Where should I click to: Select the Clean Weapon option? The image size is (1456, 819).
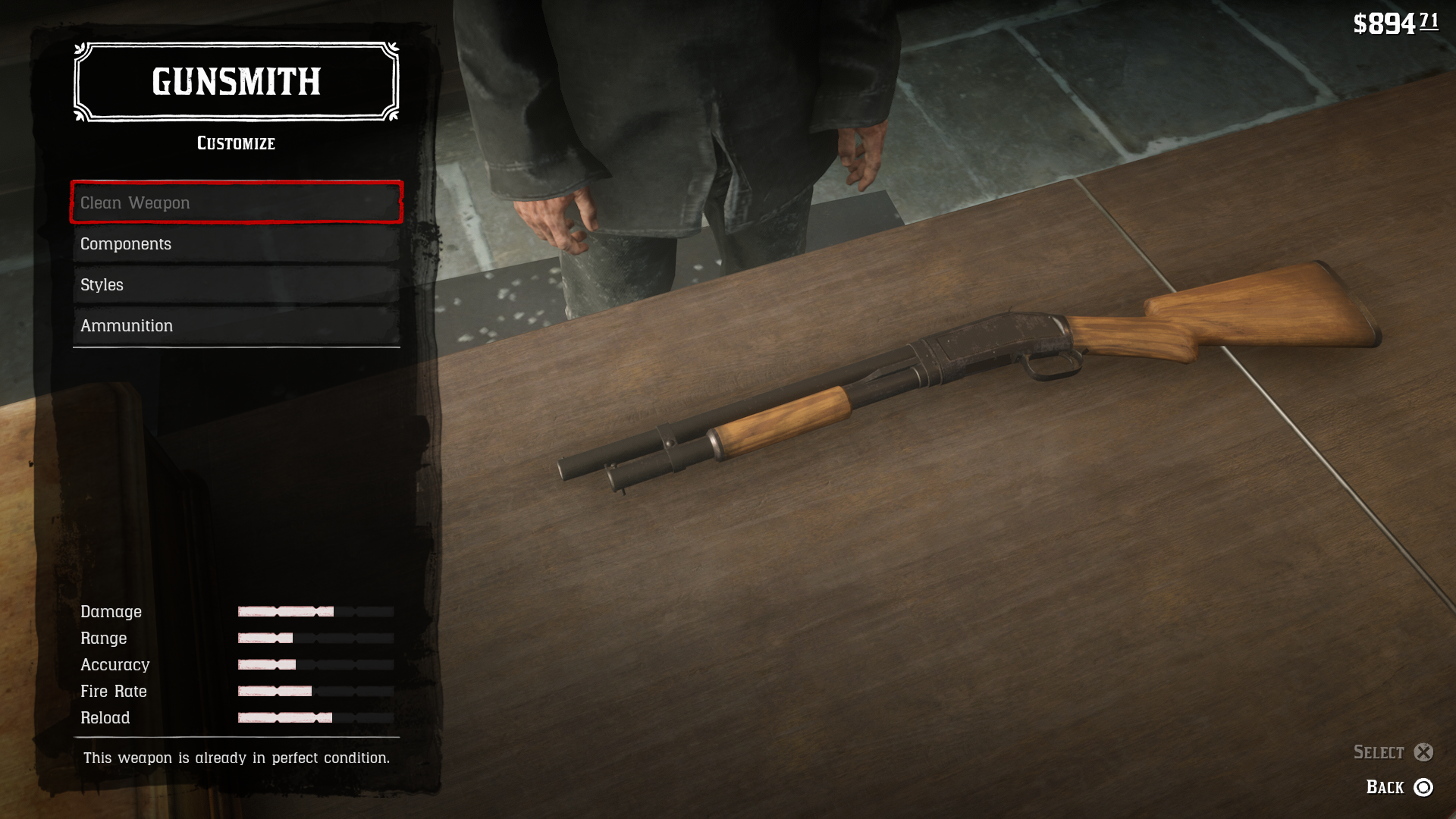(236, 202)
